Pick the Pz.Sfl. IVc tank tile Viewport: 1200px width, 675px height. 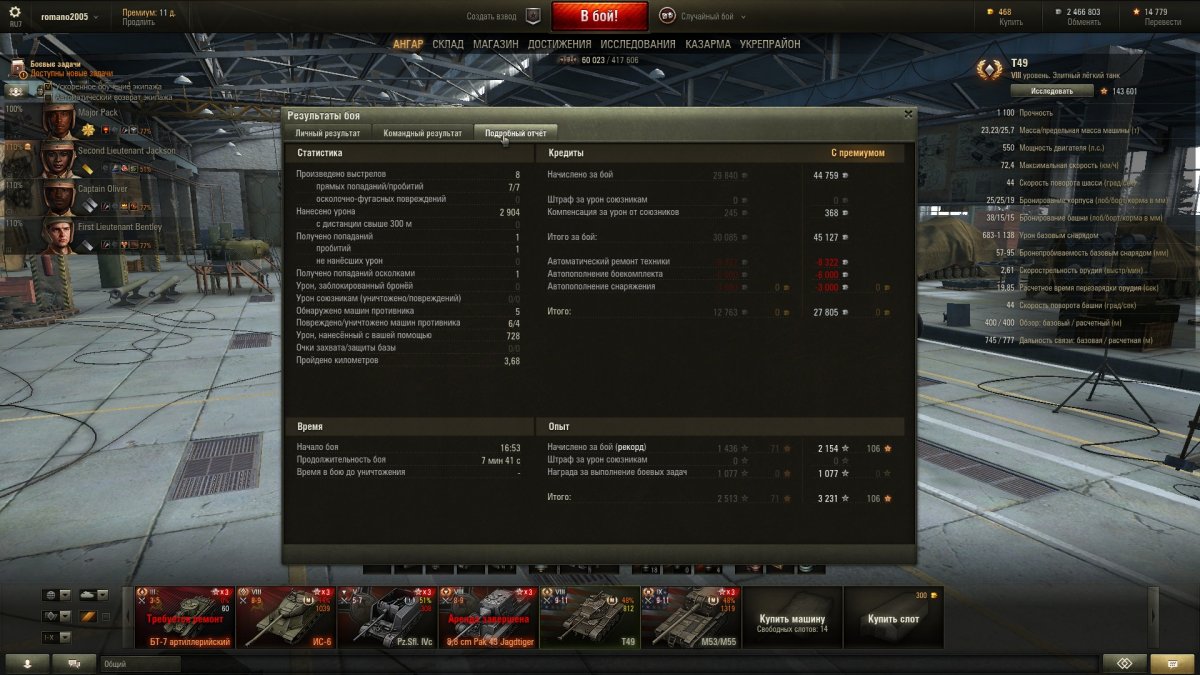387,617
